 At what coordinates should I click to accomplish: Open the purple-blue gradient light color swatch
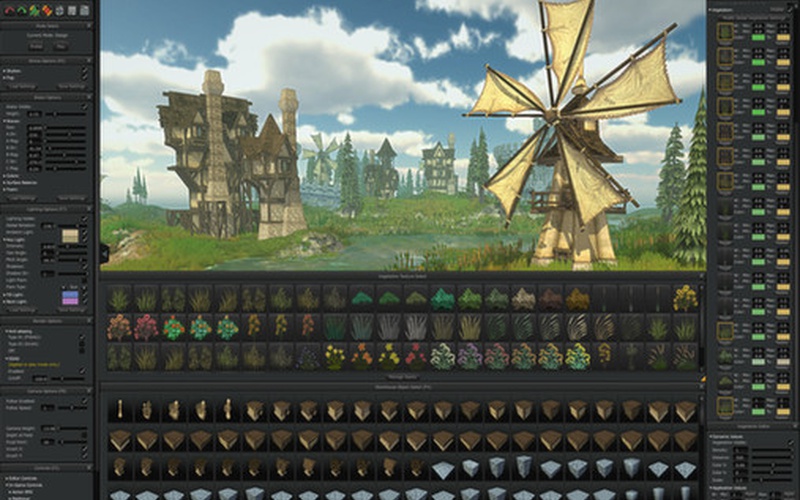pos(70,297)
